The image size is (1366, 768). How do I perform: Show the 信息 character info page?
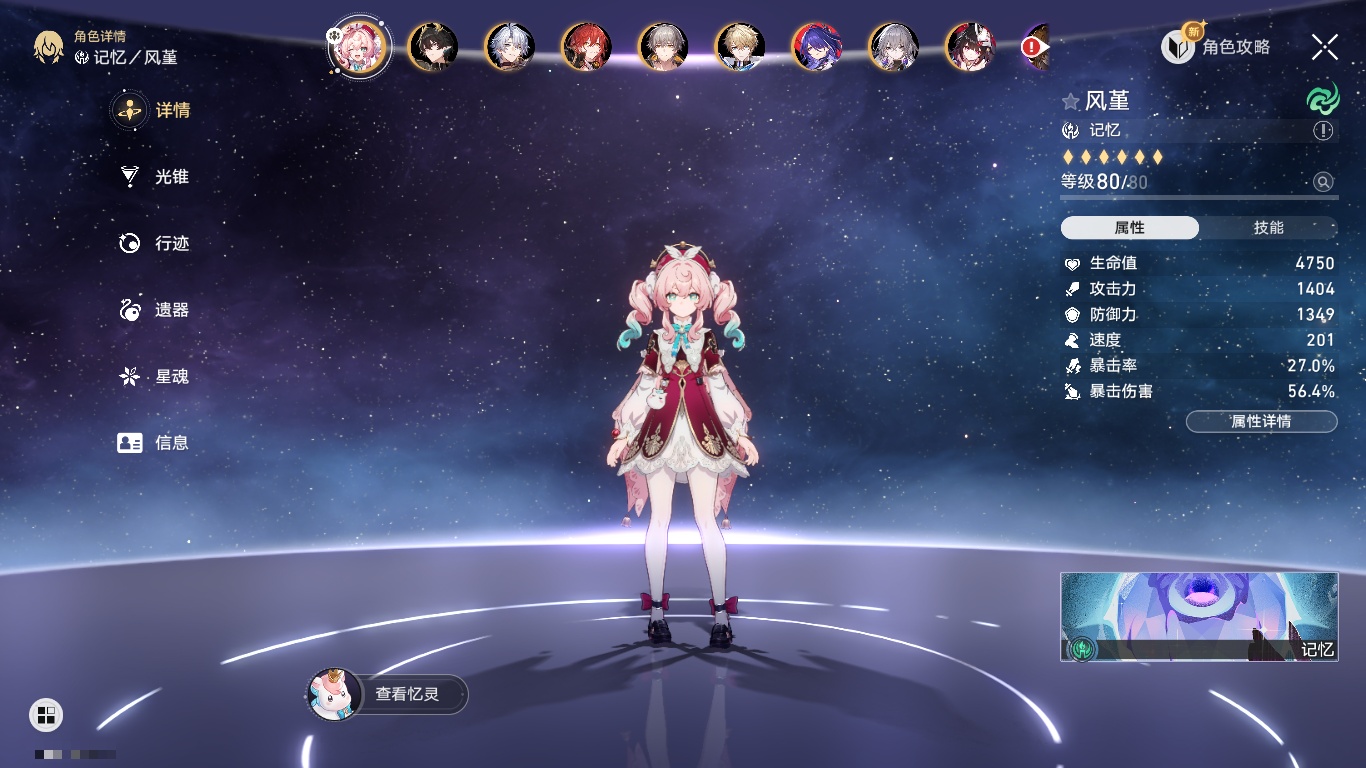coord(155,443)
